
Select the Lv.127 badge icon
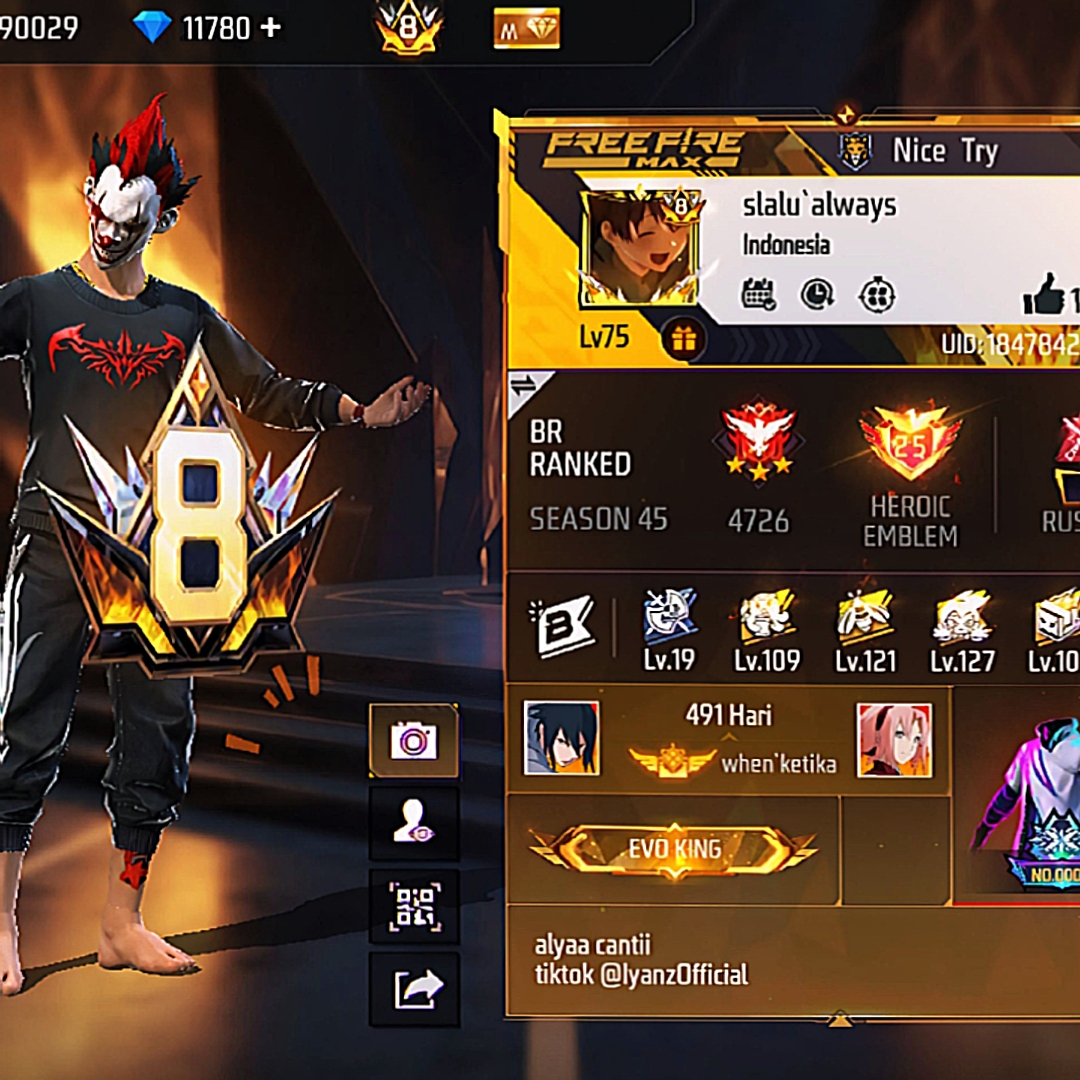[x=962, y=616]
